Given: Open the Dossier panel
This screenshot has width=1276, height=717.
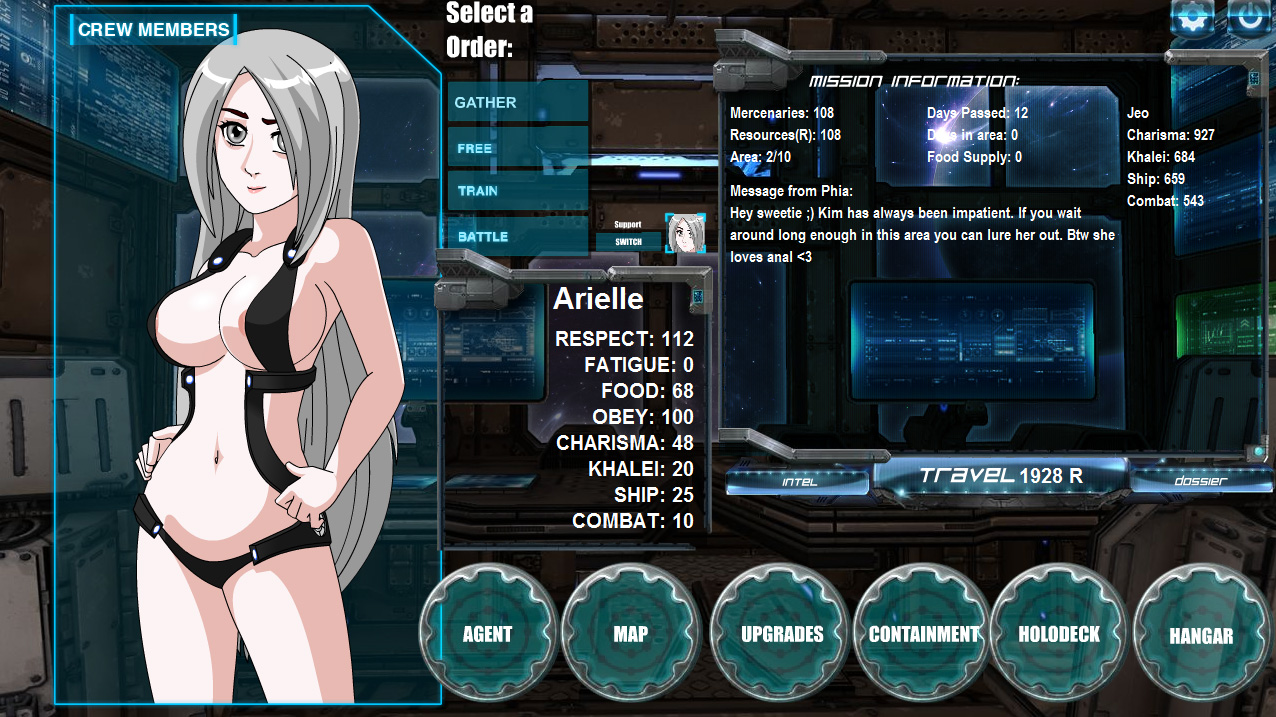Looking at the screenshot, I should click(1201, 481).
